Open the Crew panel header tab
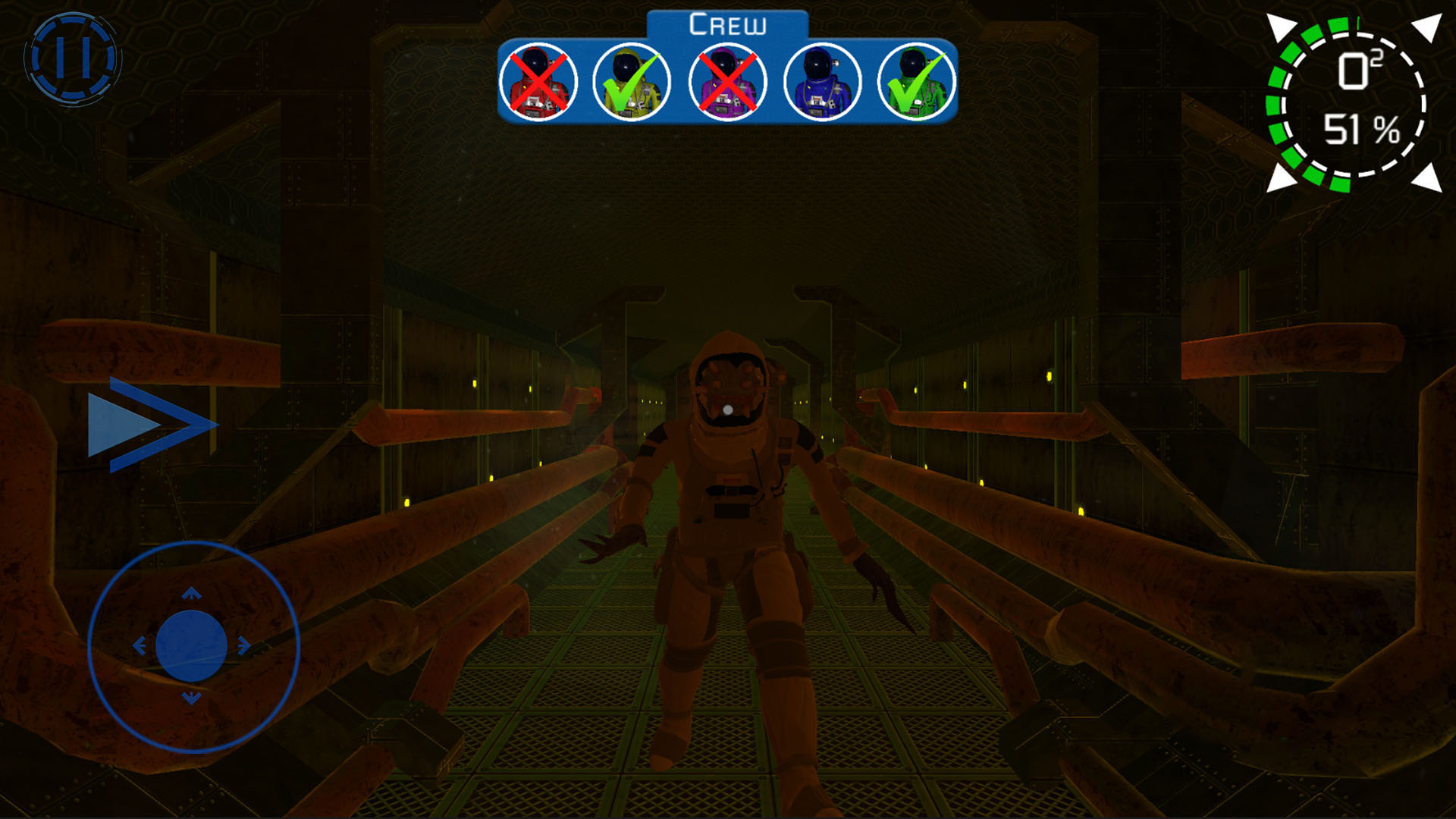 (x=728, y=23)
